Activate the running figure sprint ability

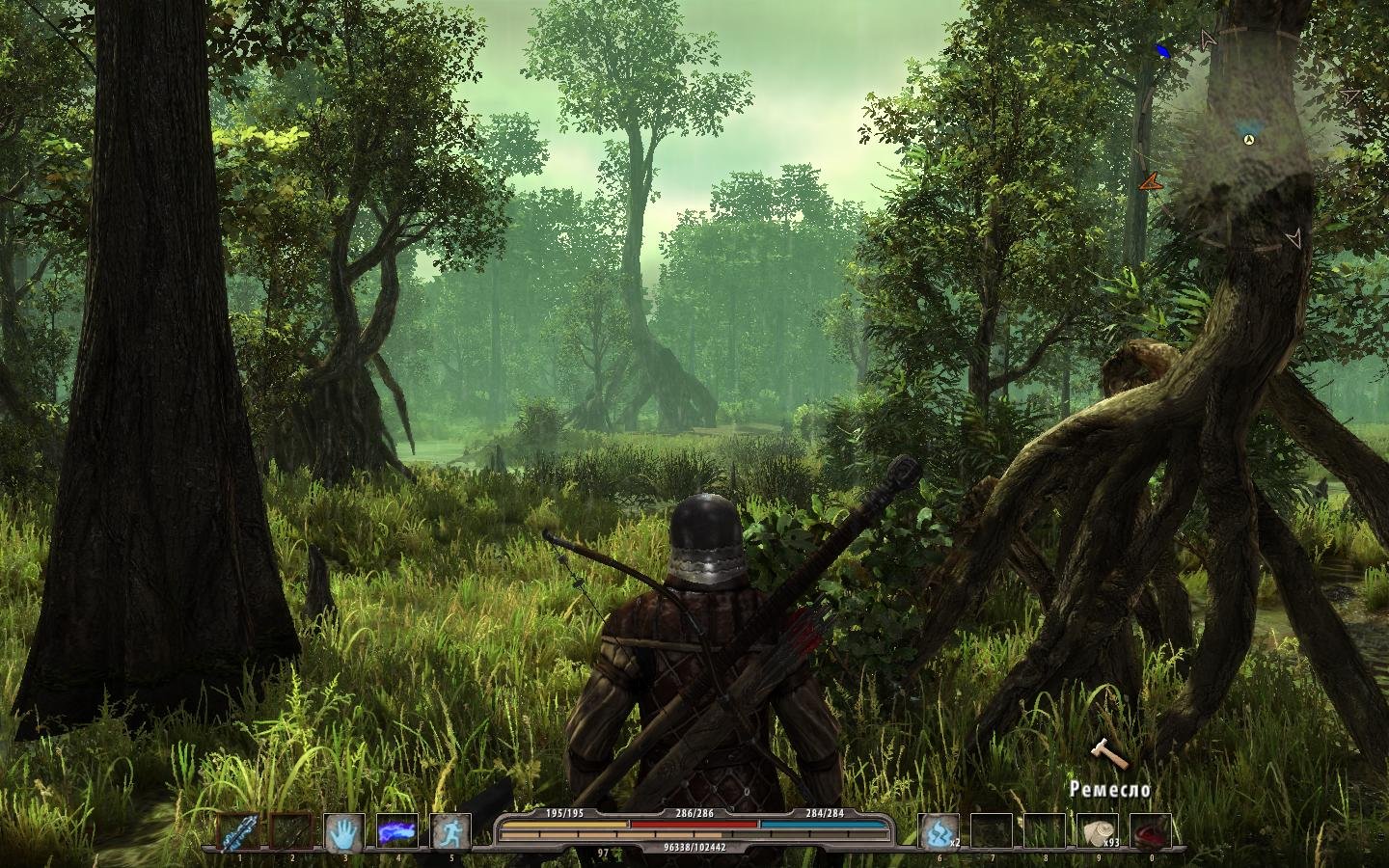click(449, 831)
